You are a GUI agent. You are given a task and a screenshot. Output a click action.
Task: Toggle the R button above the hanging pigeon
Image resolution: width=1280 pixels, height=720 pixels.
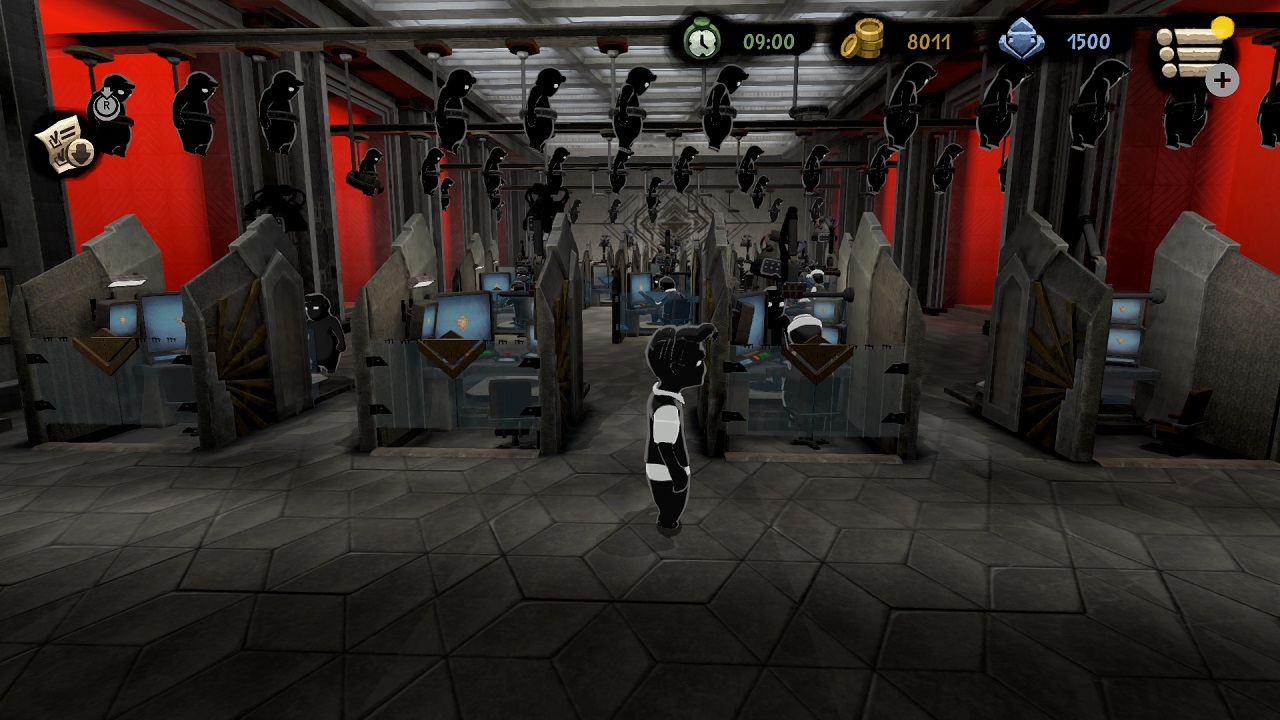click(106, 105)
